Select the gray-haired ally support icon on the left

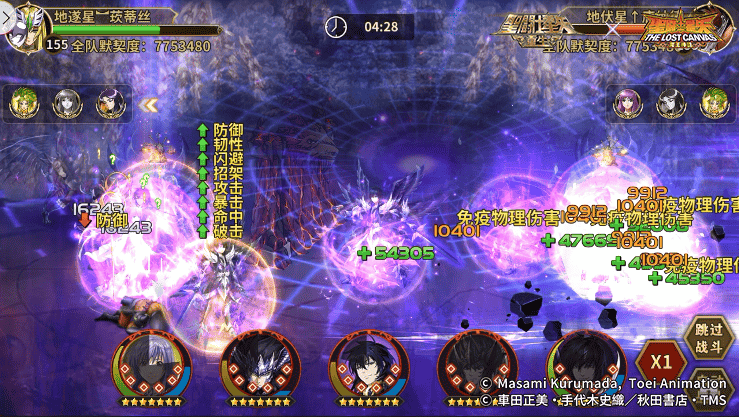[67, 103]
